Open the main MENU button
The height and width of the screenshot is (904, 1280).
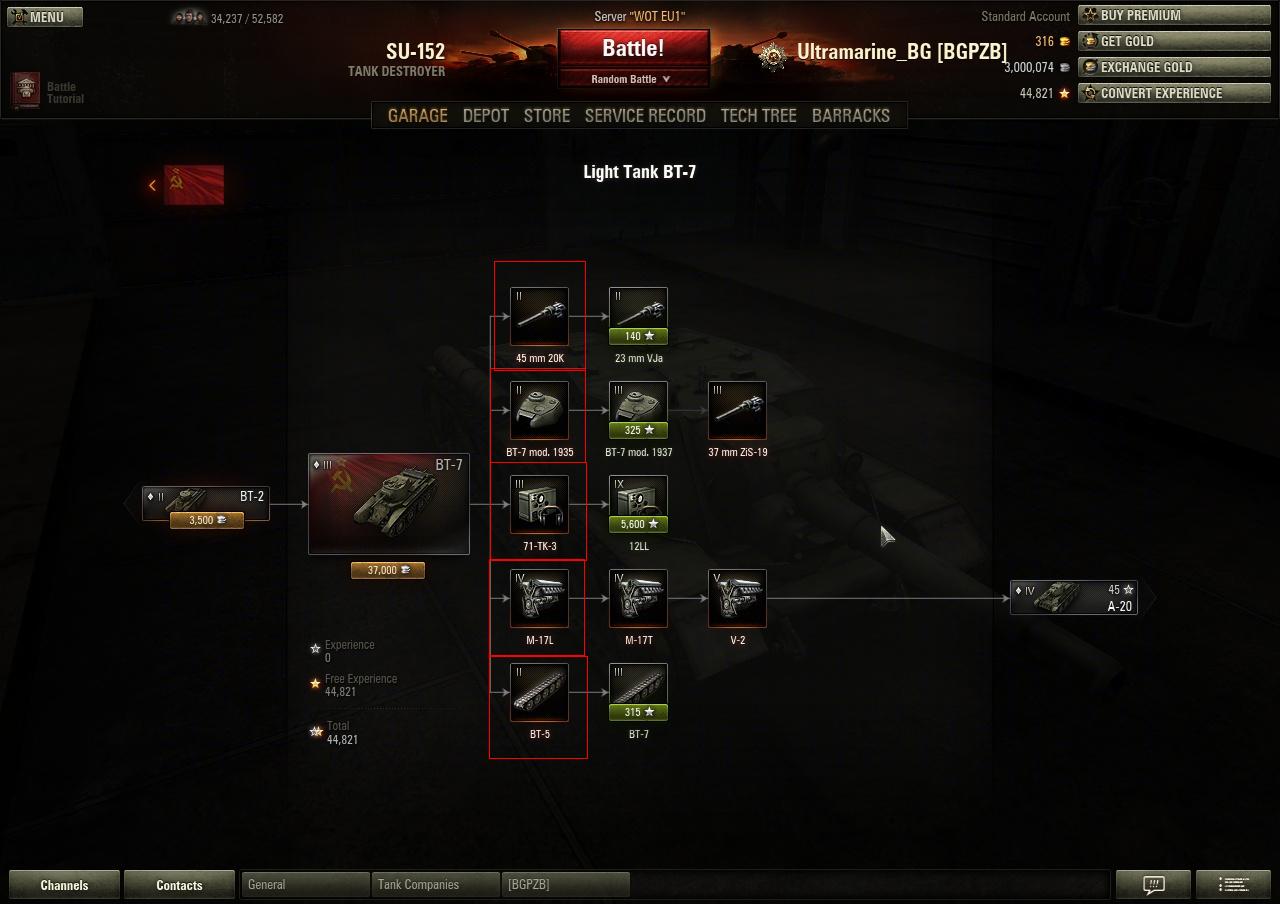tap(43, 17)
